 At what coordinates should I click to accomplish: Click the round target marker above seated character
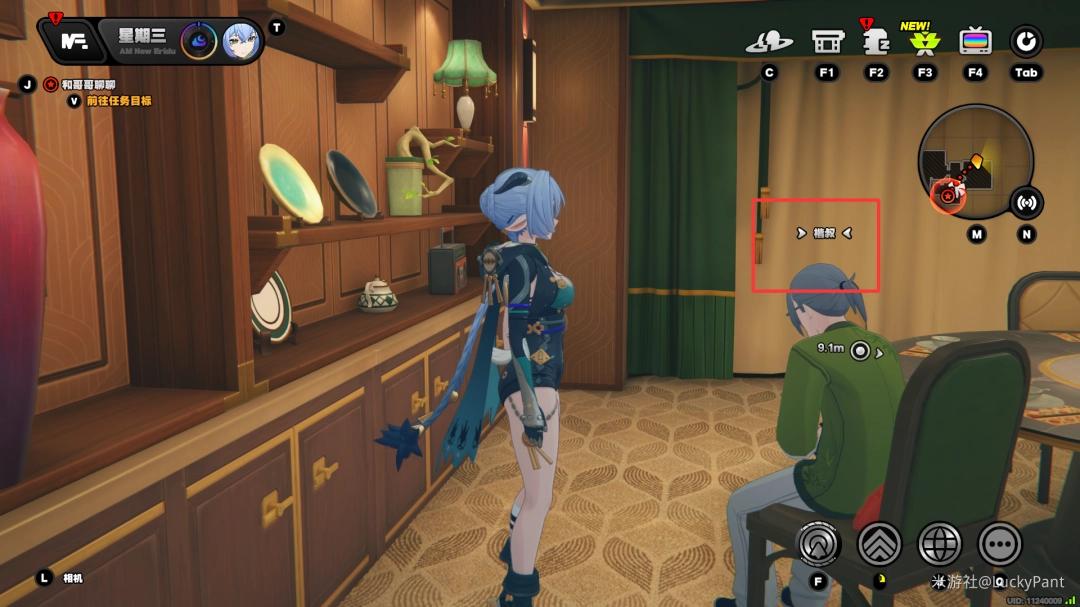[859, 351]
